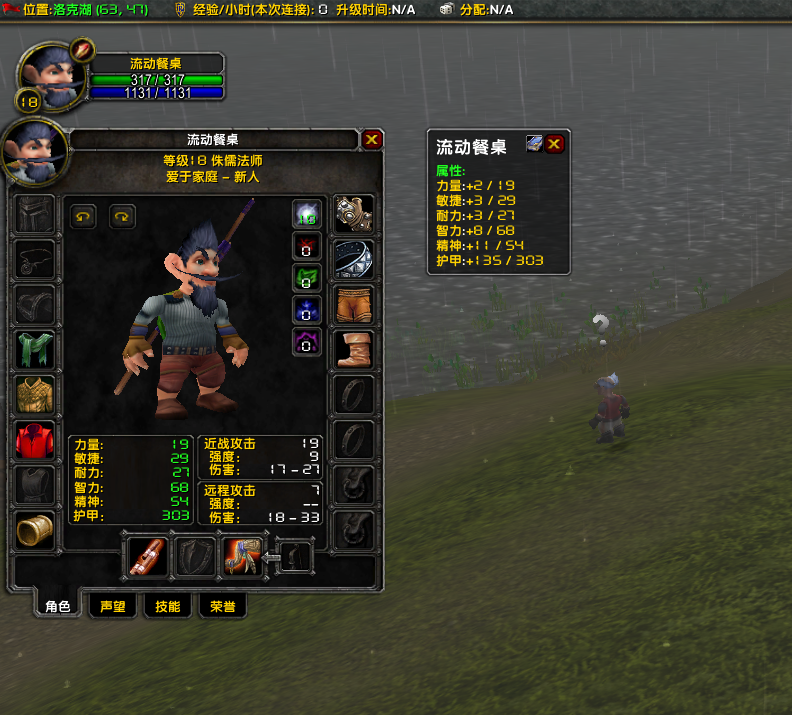This screenshot has width=792, height=715.
Task: Open the 技能 skills tab
Action: 168,606
